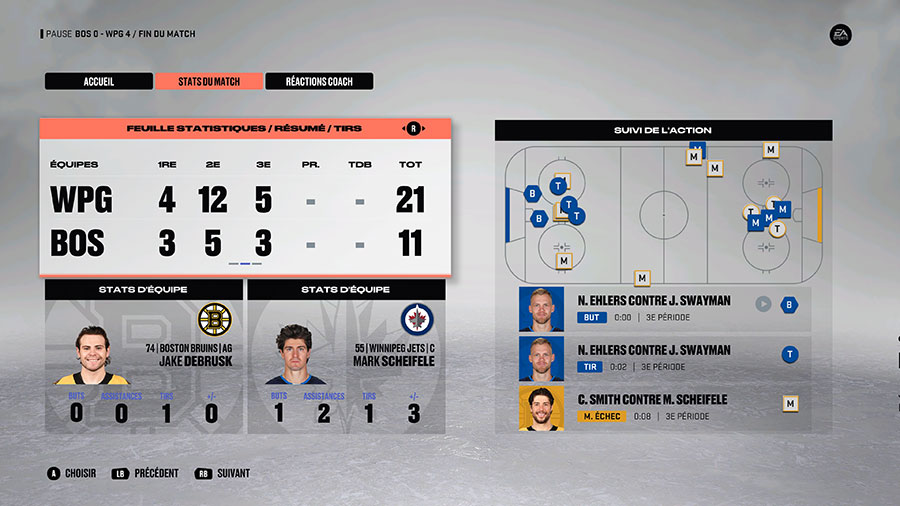Open the Feuille Statistiques summary panel header

pyautogui.click(x=244, y=129)
